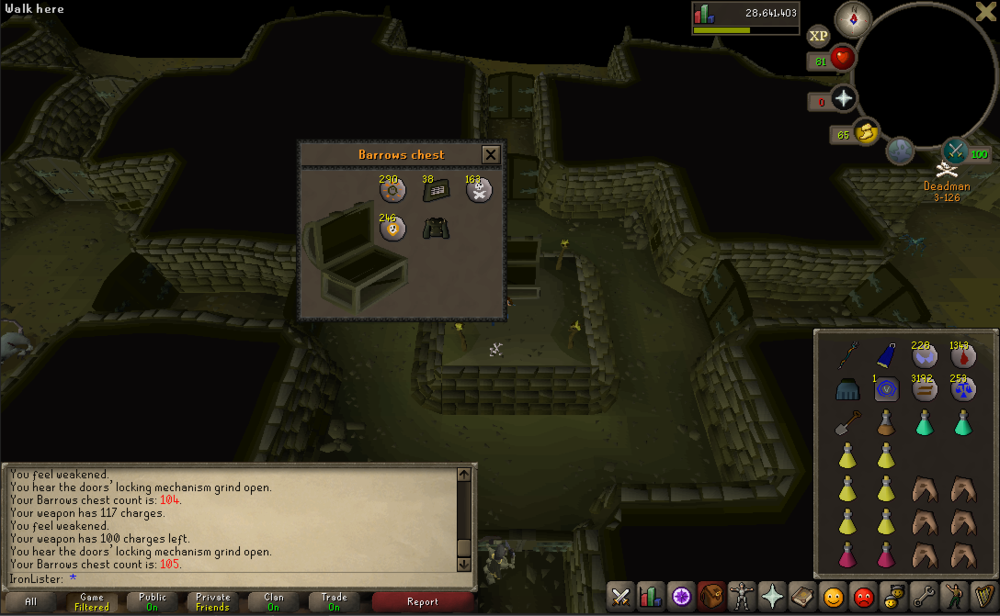1000x616 pixels.
Task: Open the Settings wrench tab
Action: [x=925, y=597]
